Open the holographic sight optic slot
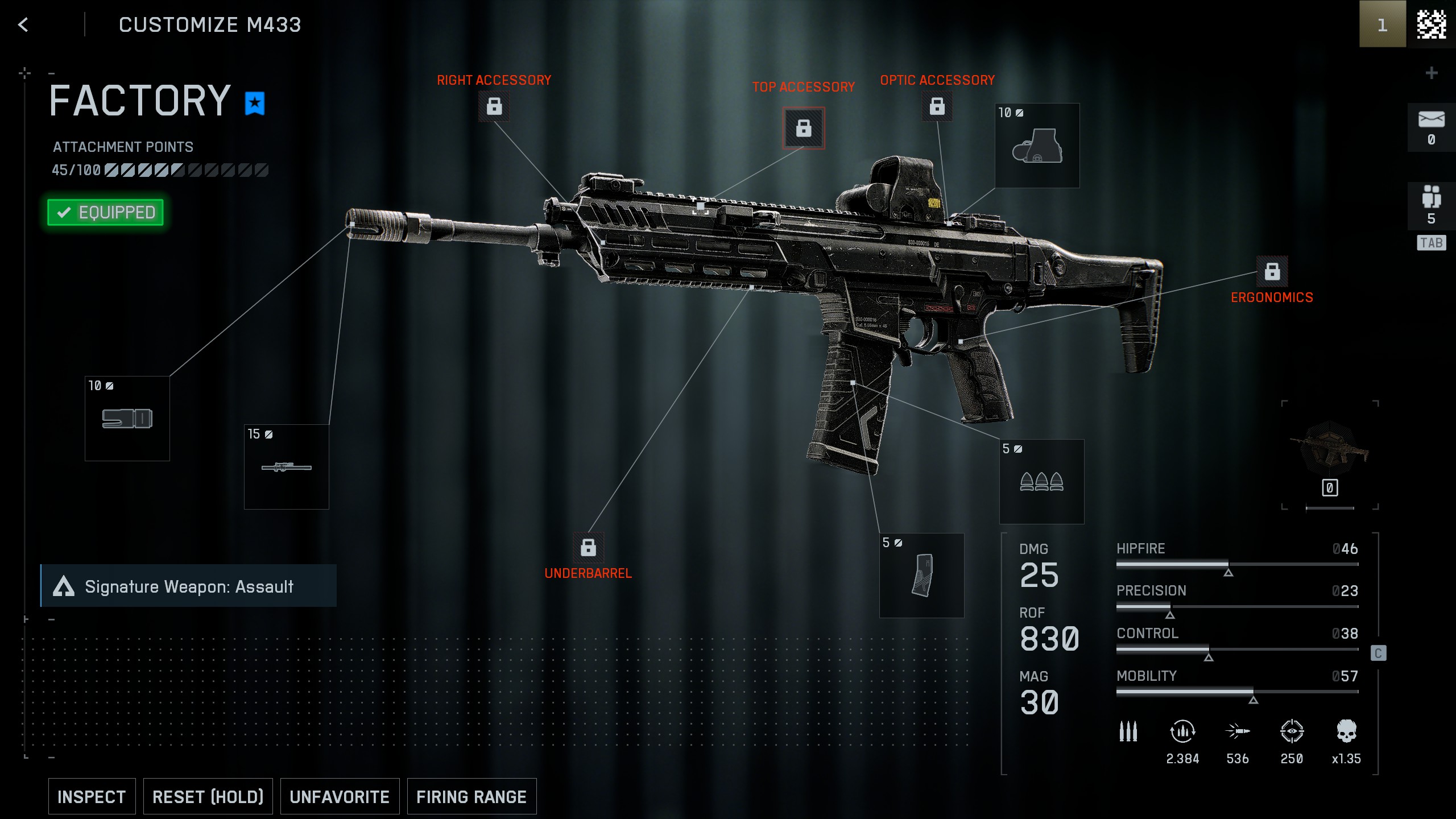This screenshot has width=1456, height=819. pos(1037,146)
